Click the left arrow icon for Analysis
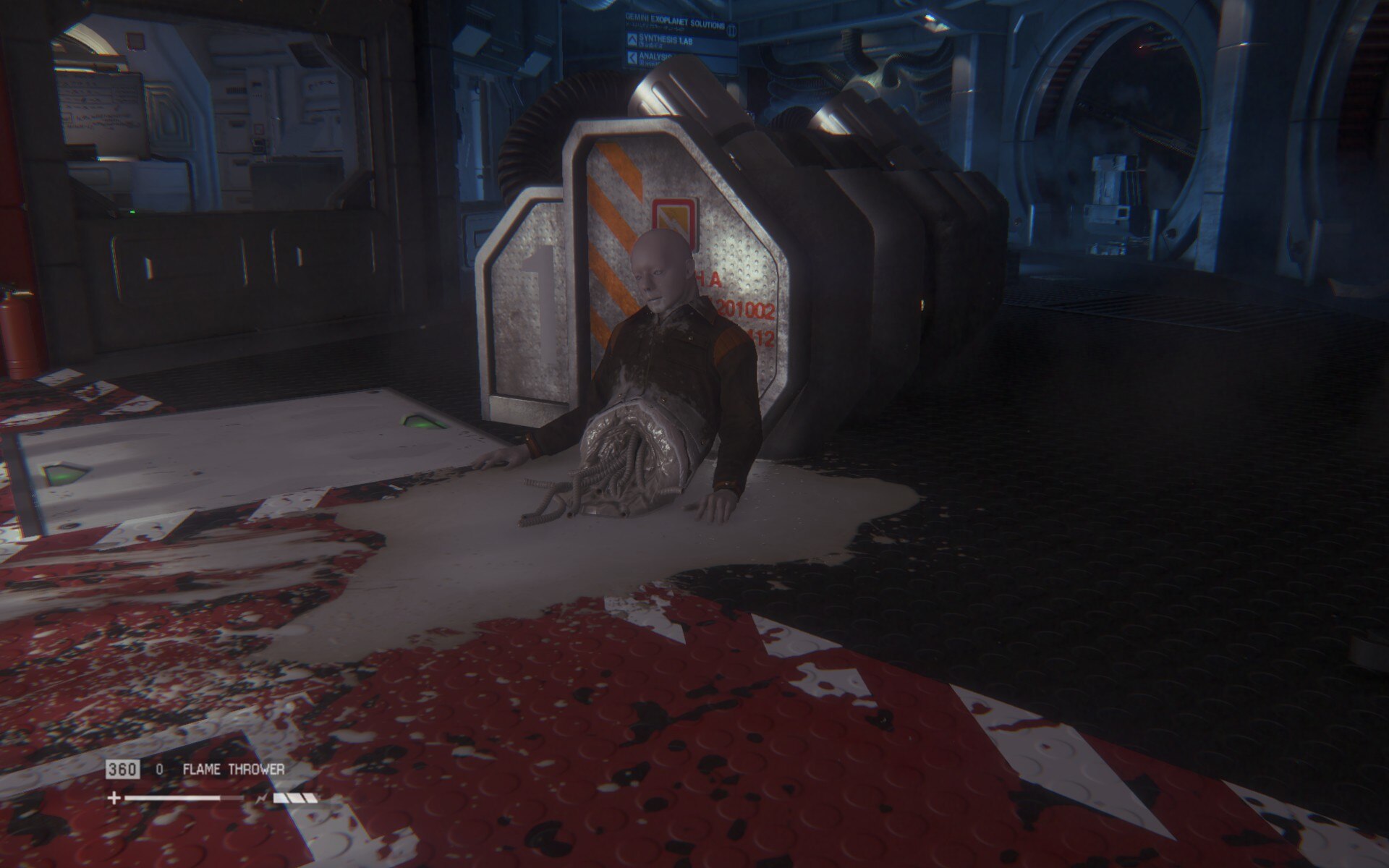1389x868 pixels. click(633, 58)
